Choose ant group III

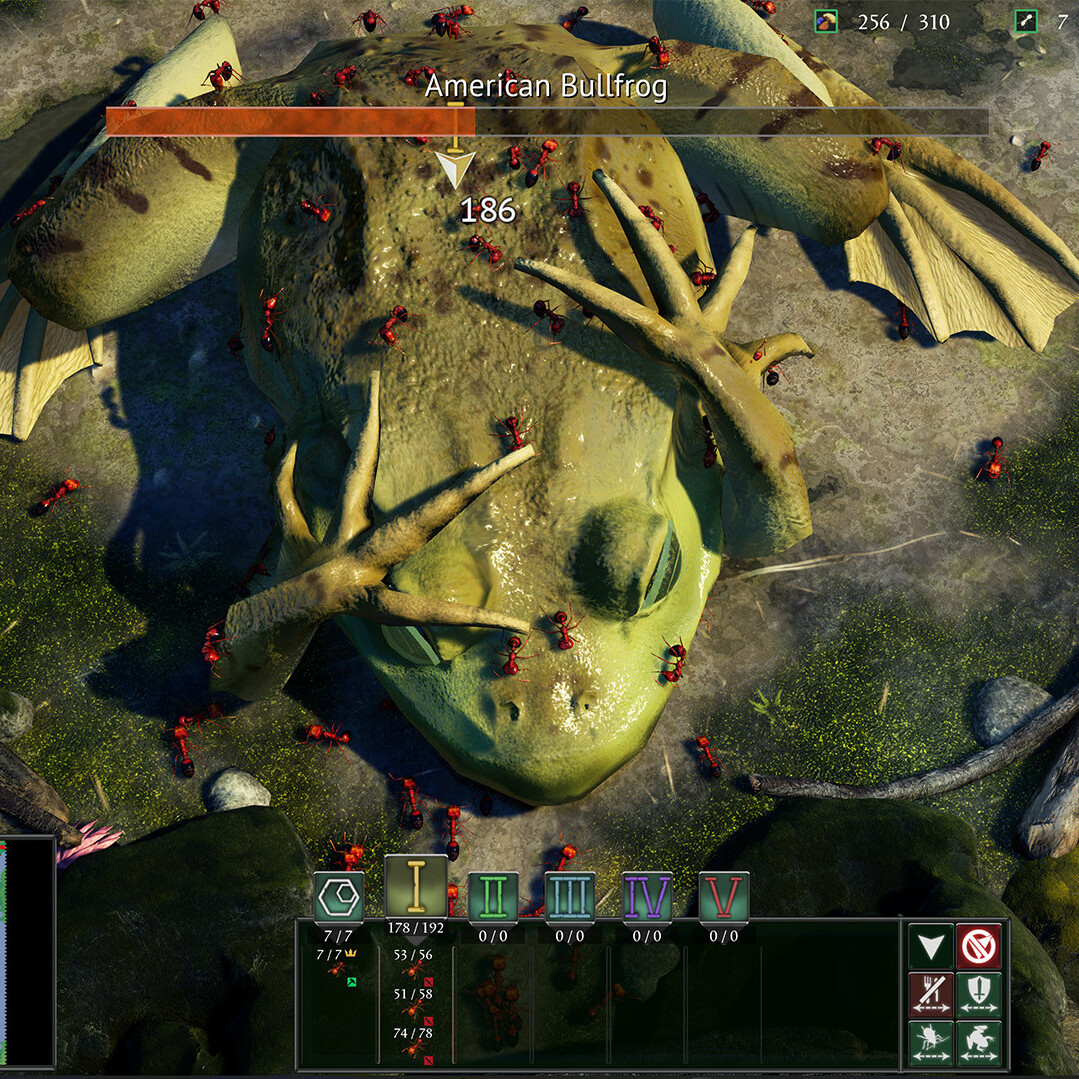tap(570, 897)
